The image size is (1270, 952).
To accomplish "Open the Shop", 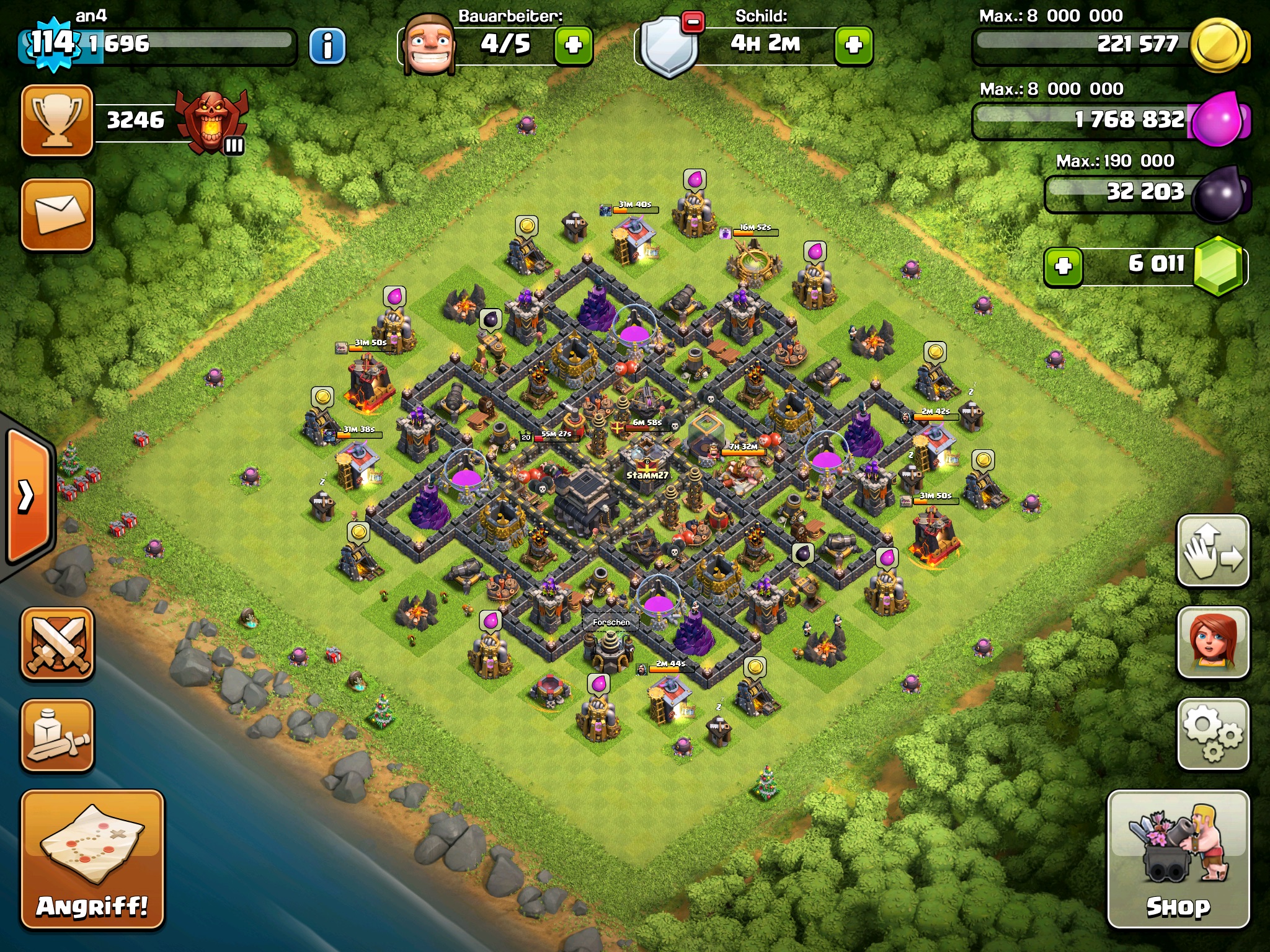I will 1178,859.
